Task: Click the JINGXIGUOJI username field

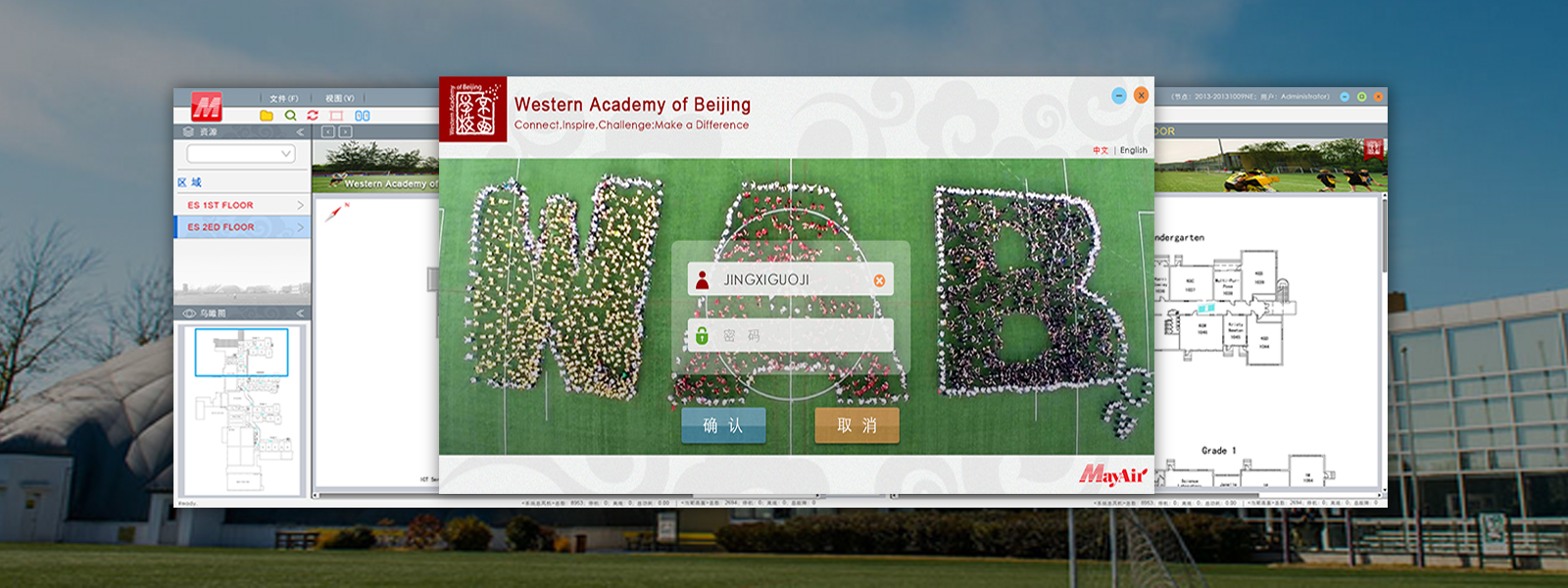Action: [784, 280]
